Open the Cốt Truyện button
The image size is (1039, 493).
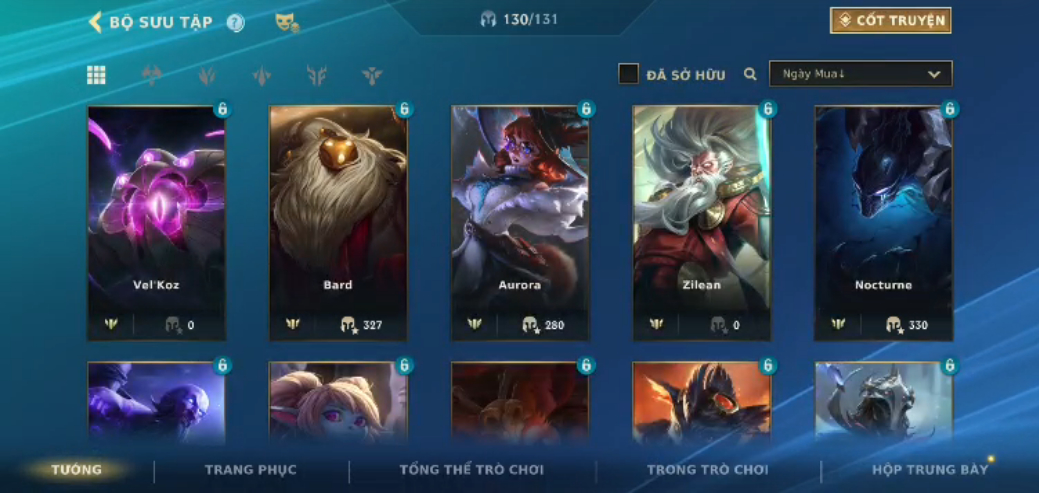(890, 20)
